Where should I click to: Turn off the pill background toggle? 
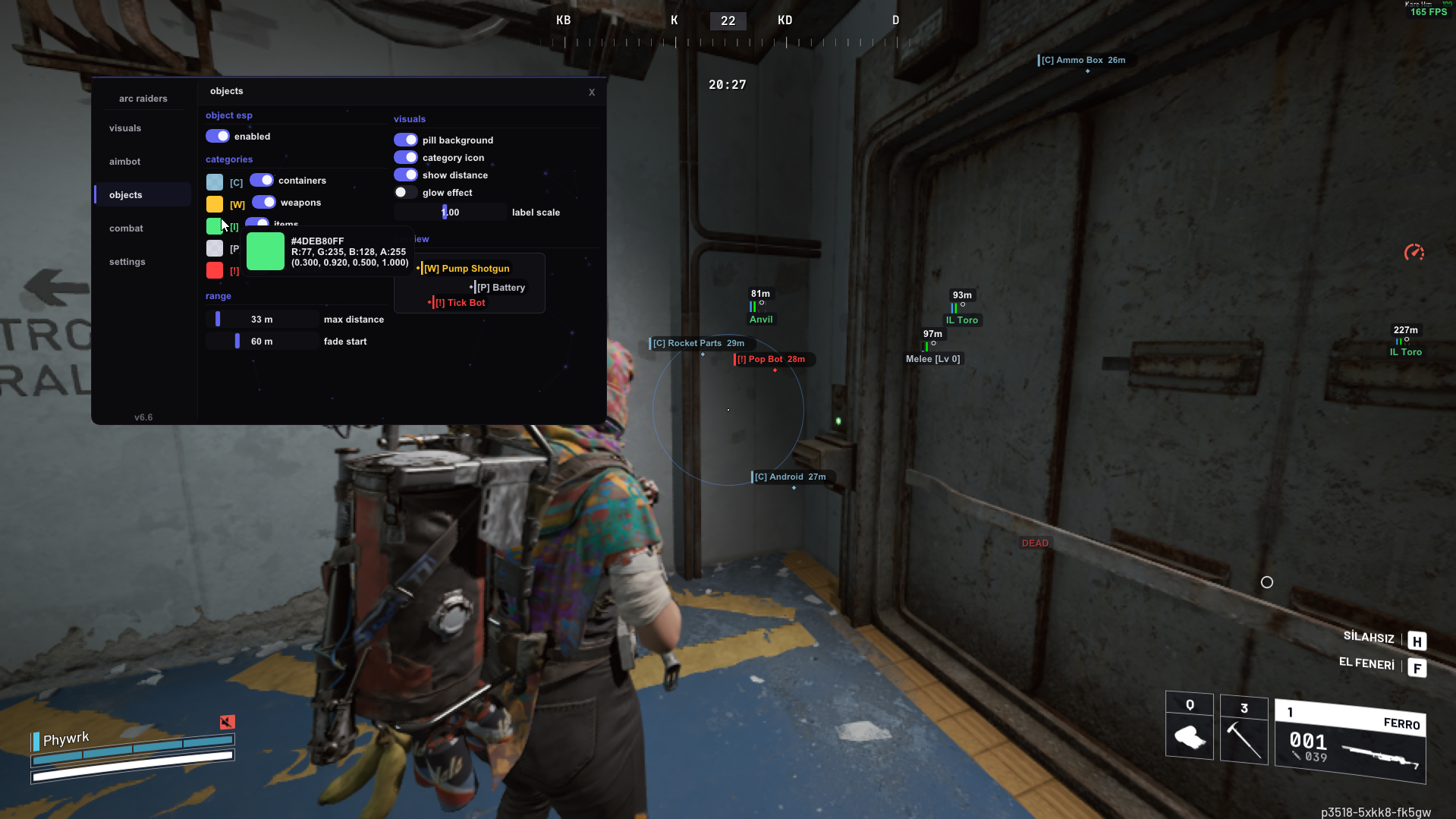[x=405, y=140]
